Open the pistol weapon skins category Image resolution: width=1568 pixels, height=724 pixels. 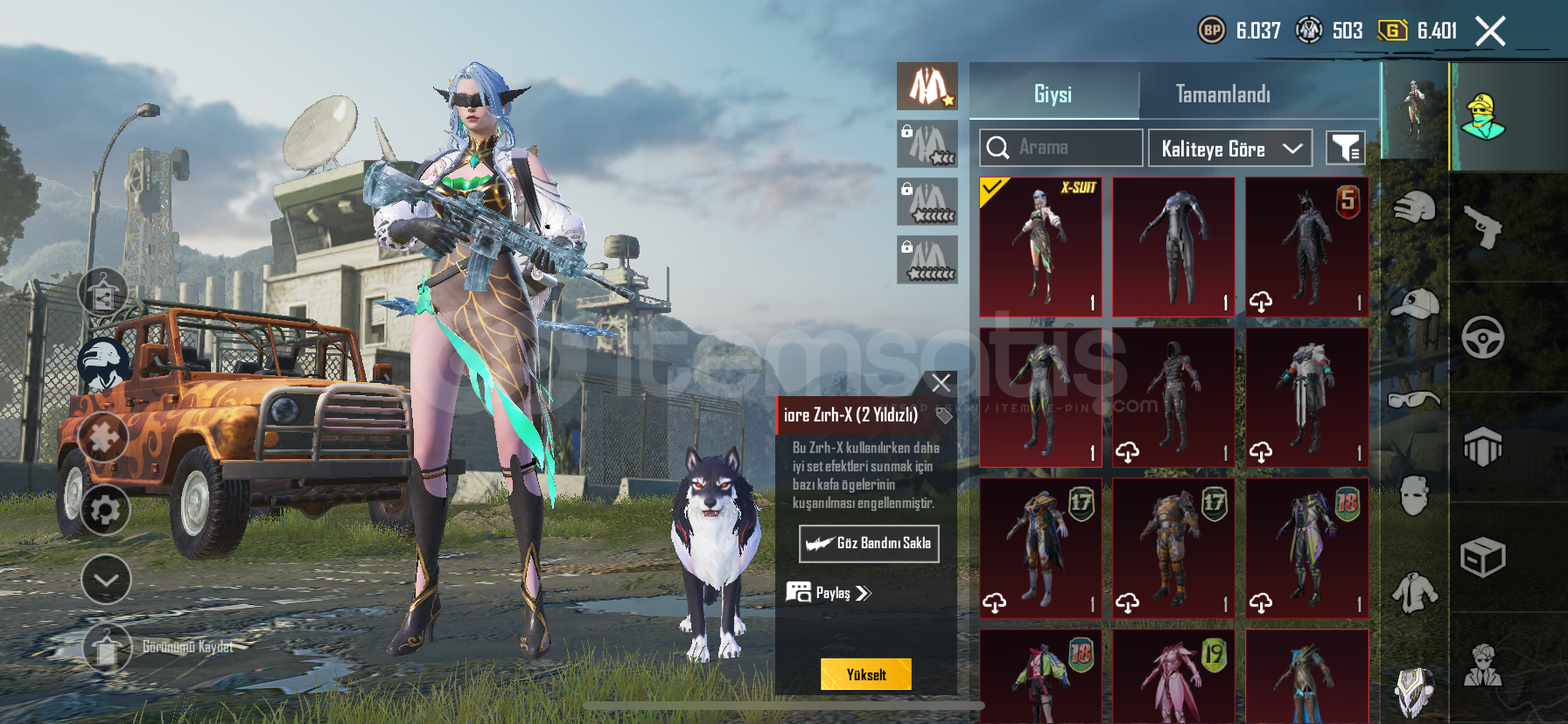1482,227
